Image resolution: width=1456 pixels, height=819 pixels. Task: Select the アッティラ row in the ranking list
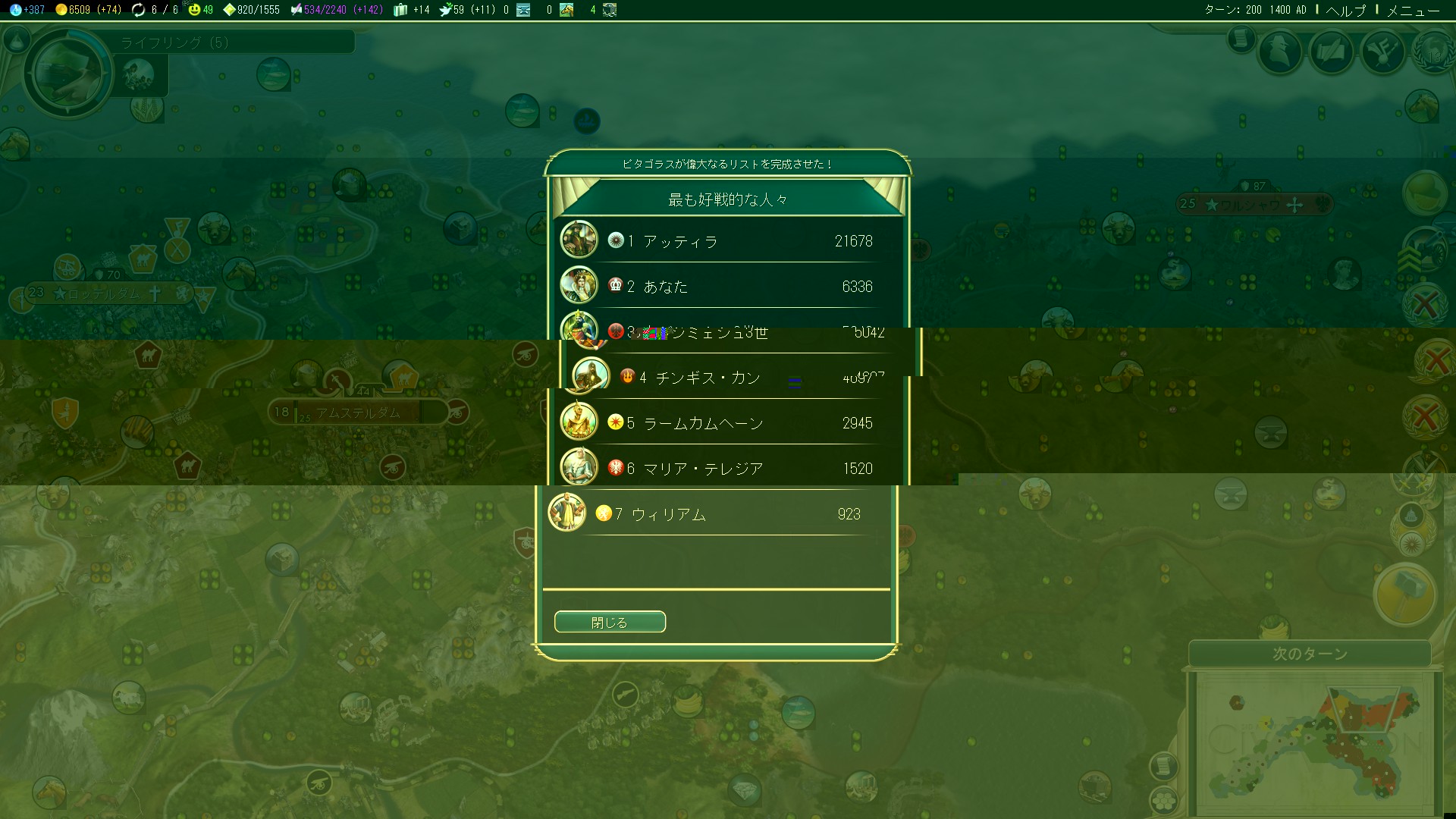[728, 241]
